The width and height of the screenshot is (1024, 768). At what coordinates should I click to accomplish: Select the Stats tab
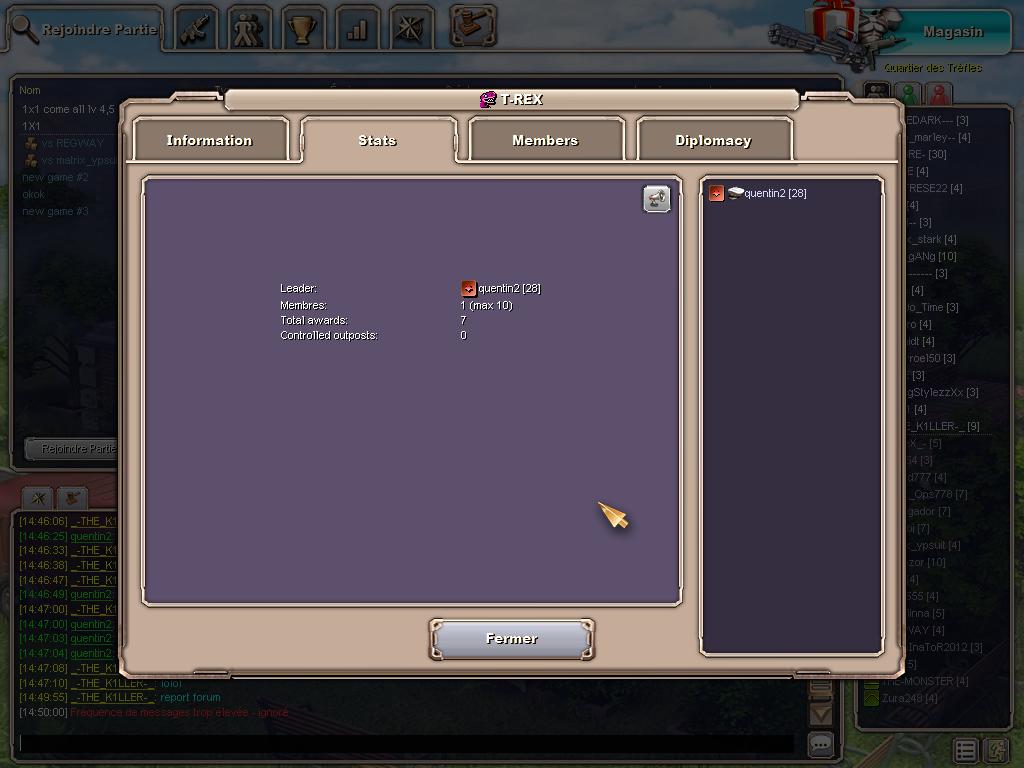(377, 140)
